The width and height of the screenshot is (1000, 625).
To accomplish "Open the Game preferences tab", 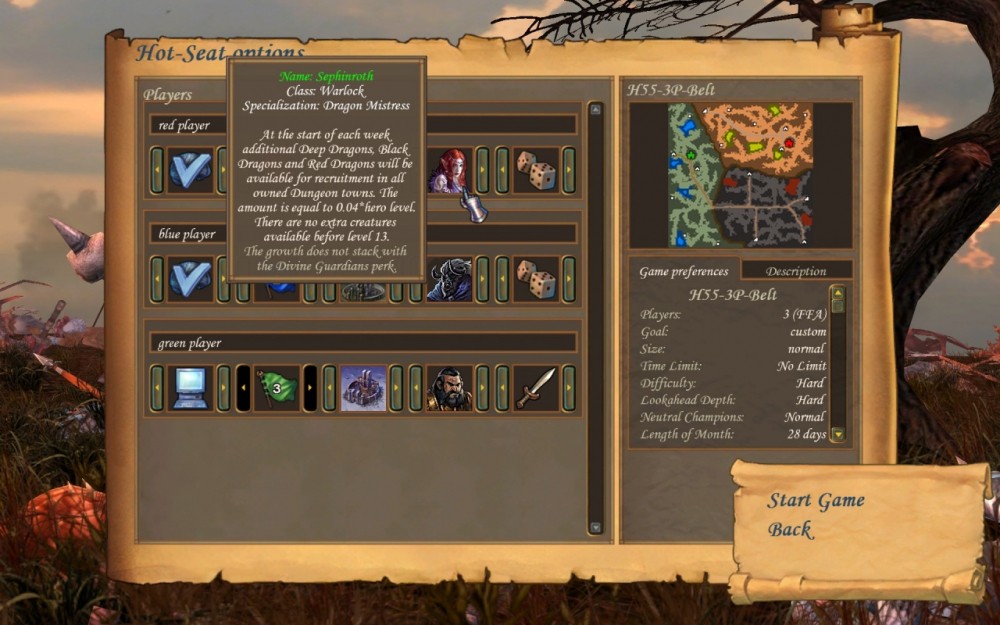I will pyautogui.click(x=685, y=271).
